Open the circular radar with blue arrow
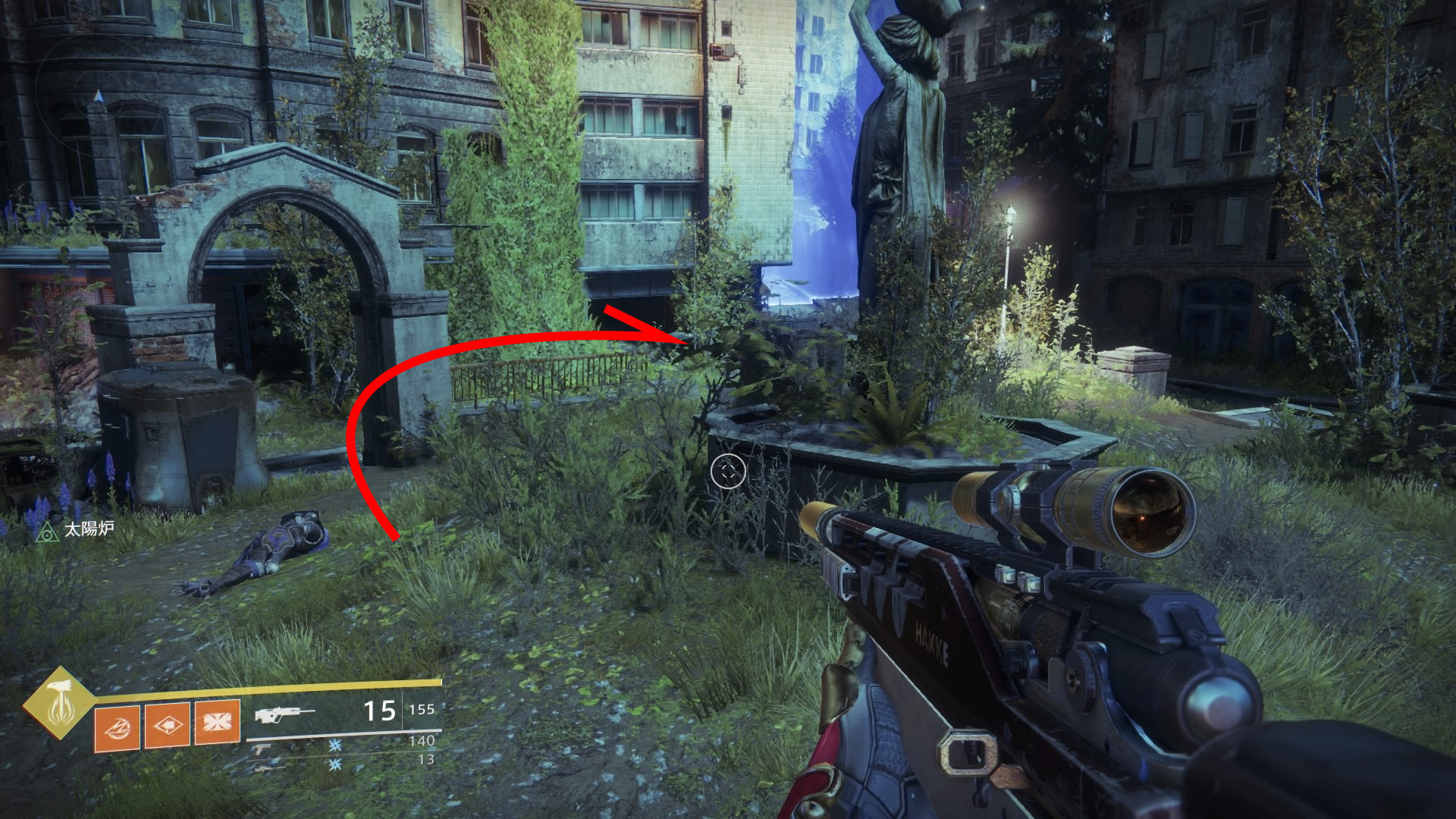 coord(97,97)
